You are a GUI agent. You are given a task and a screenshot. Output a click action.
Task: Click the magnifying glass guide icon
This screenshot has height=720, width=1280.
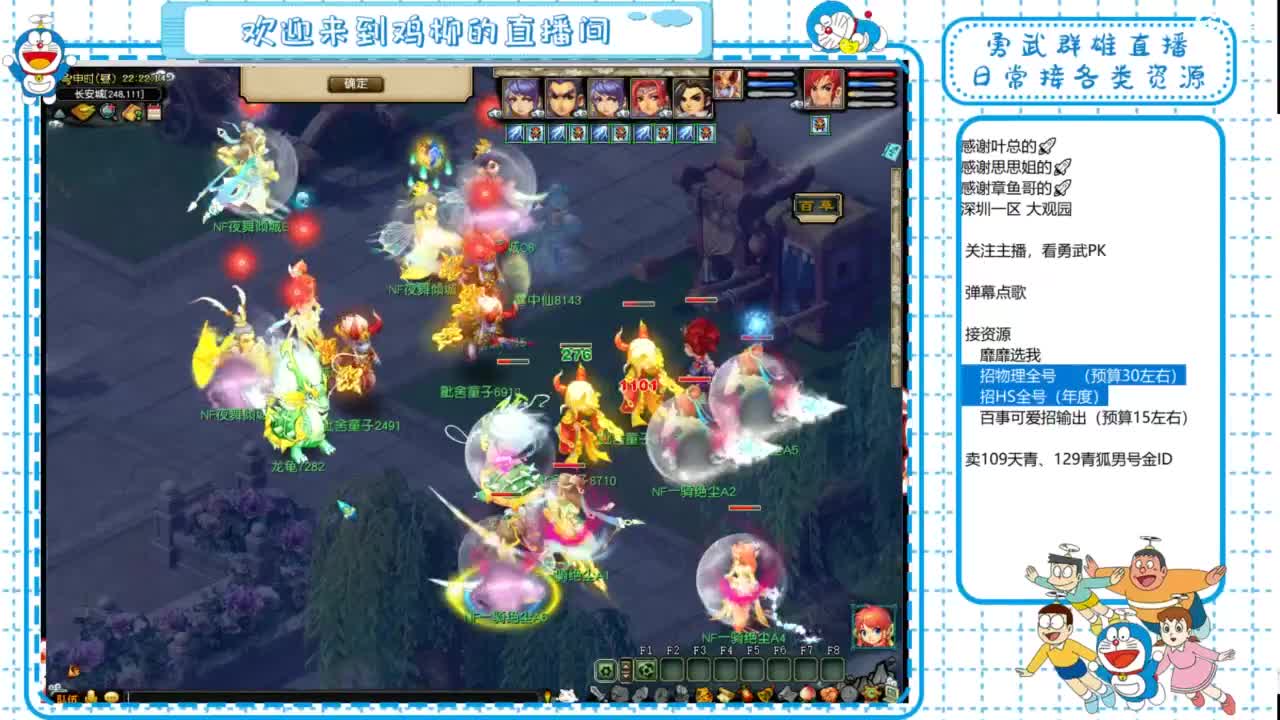coord(107,112)
